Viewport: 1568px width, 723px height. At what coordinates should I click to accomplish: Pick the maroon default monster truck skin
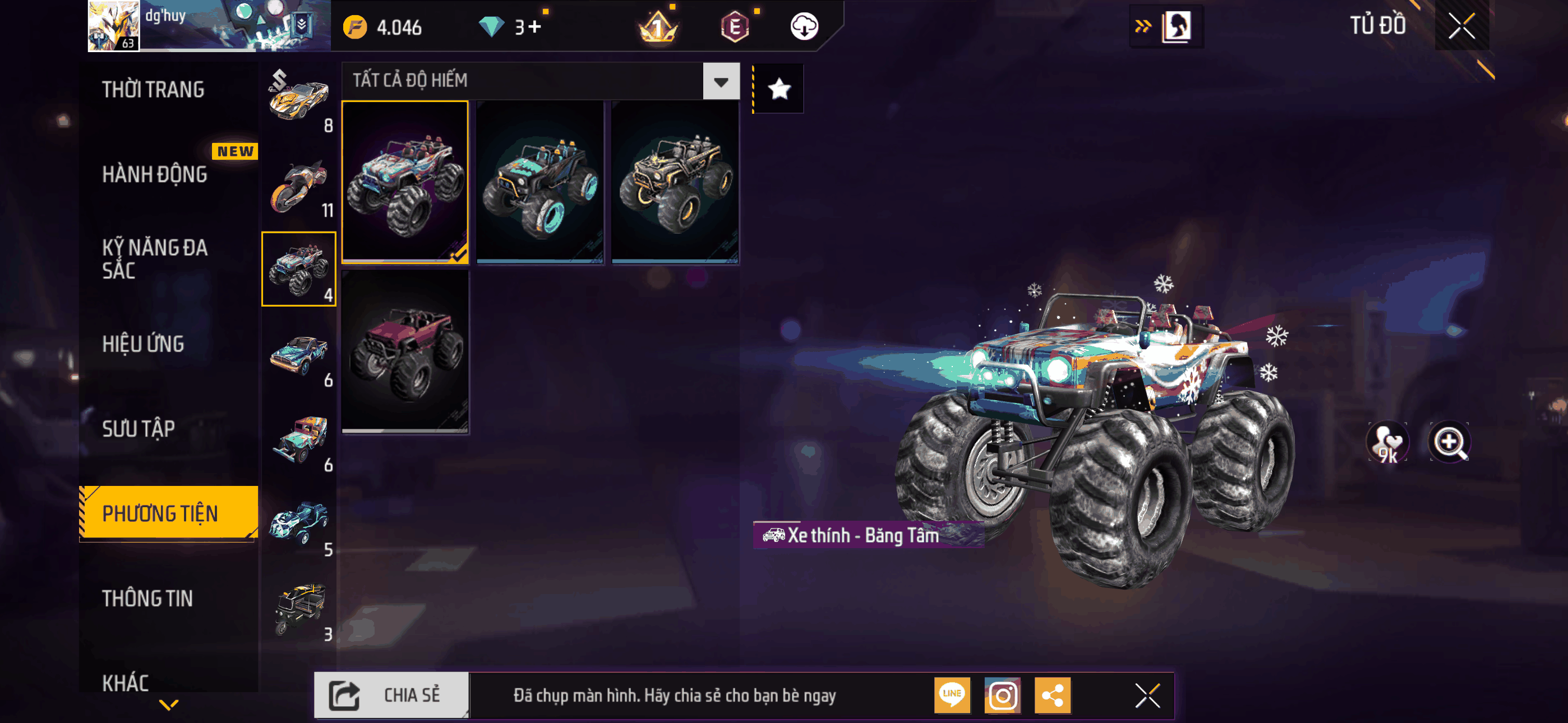[405, 351]
